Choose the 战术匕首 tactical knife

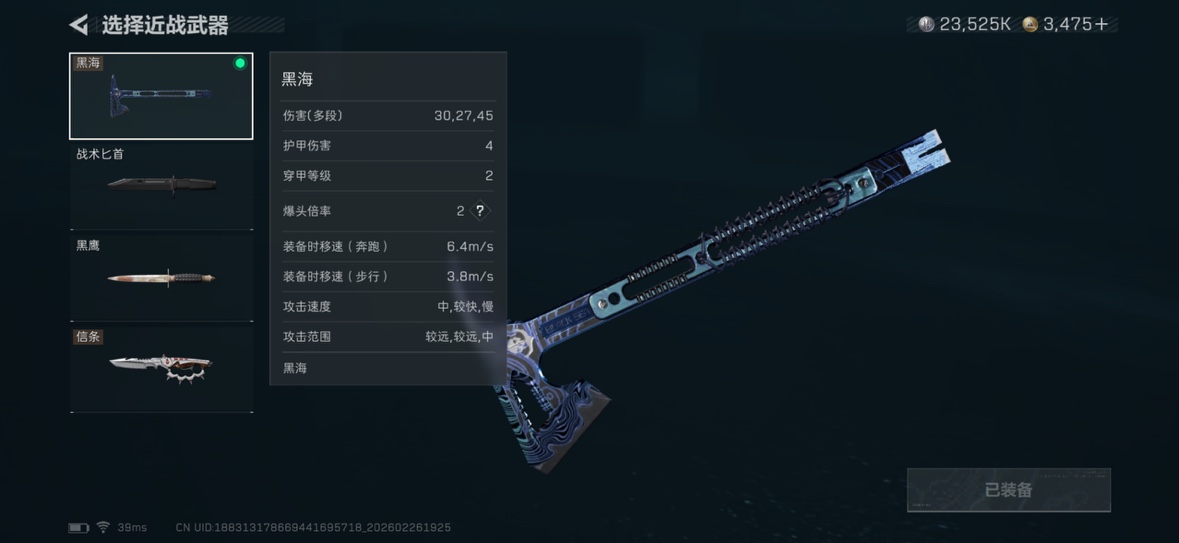[x=161, y=186]
